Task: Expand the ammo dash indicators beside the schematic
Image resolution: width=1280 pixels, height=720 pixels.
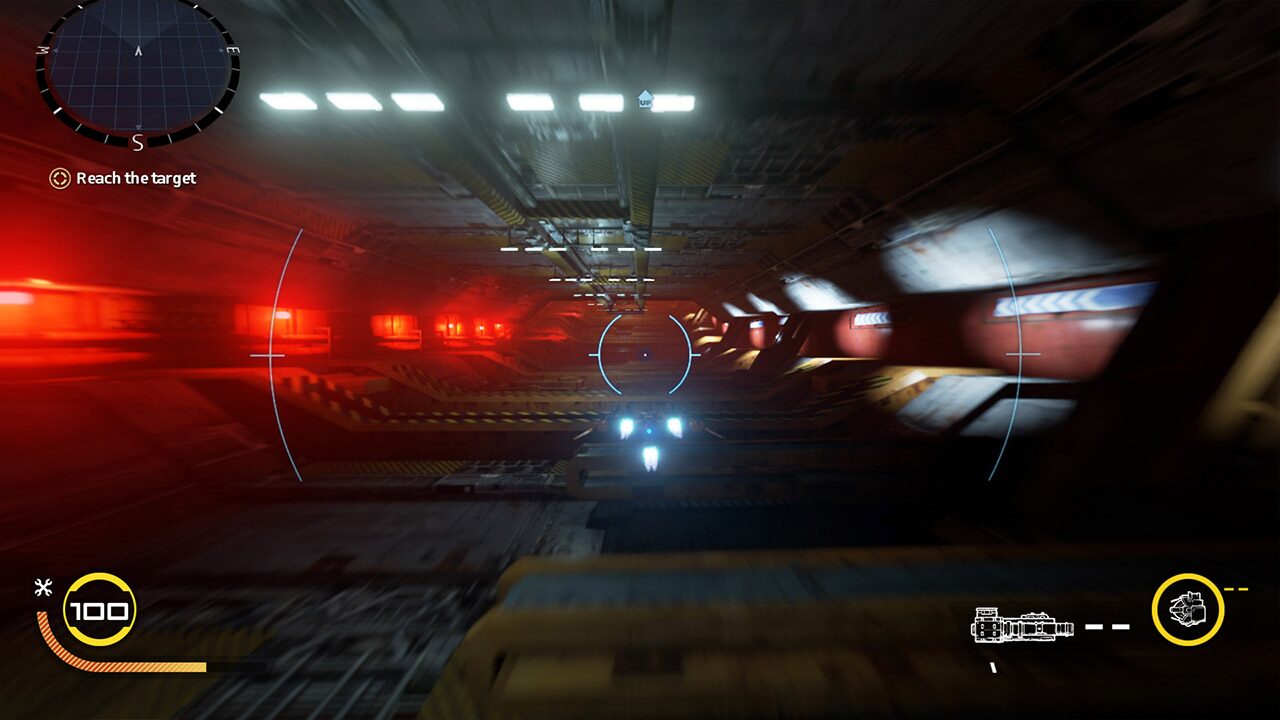Action: coord(1108,627)
